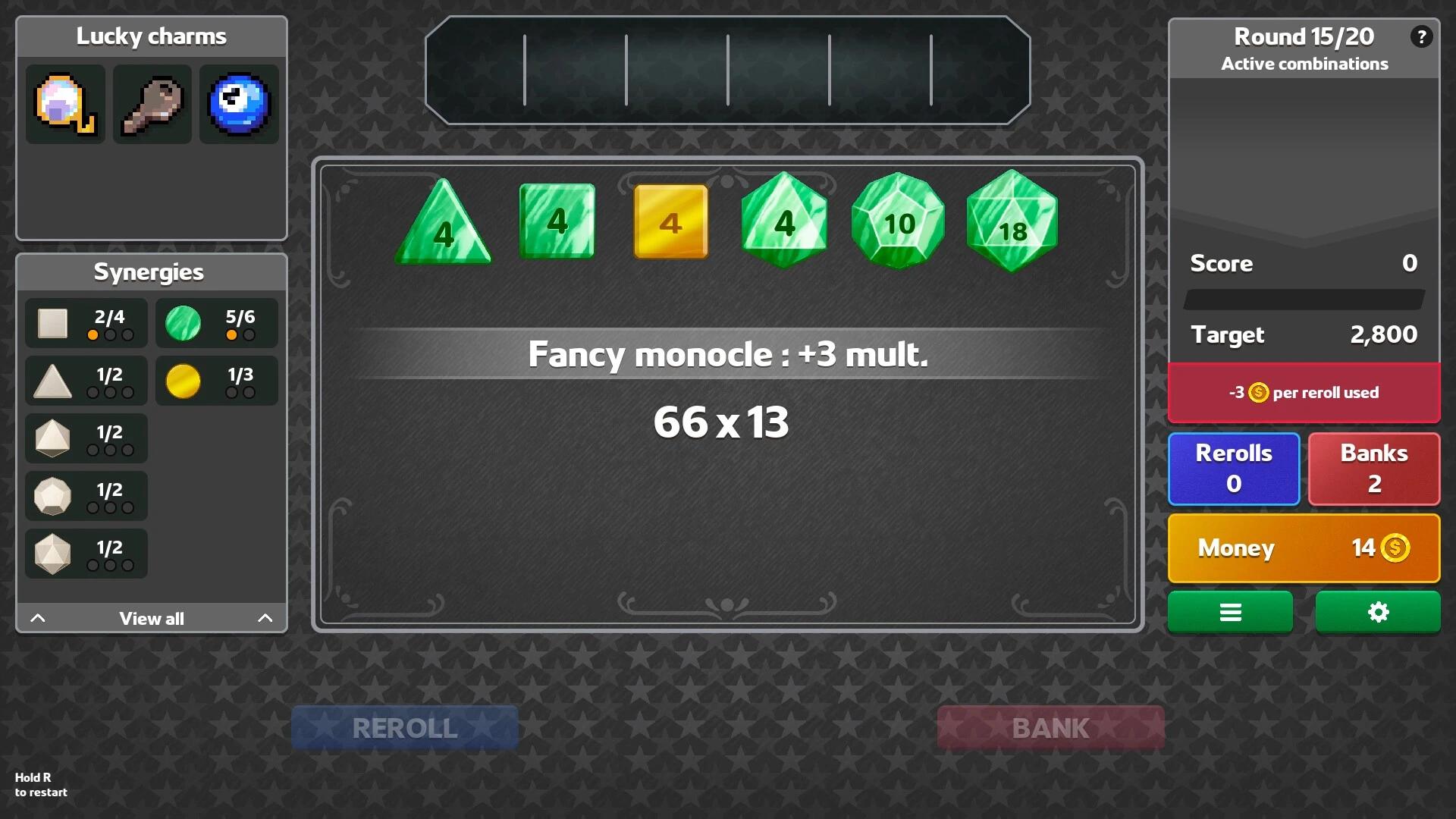Viewport: 1456px width, 819px height.
Task: Toggle selection of the gold die showing 4
Action: (670, 221)
